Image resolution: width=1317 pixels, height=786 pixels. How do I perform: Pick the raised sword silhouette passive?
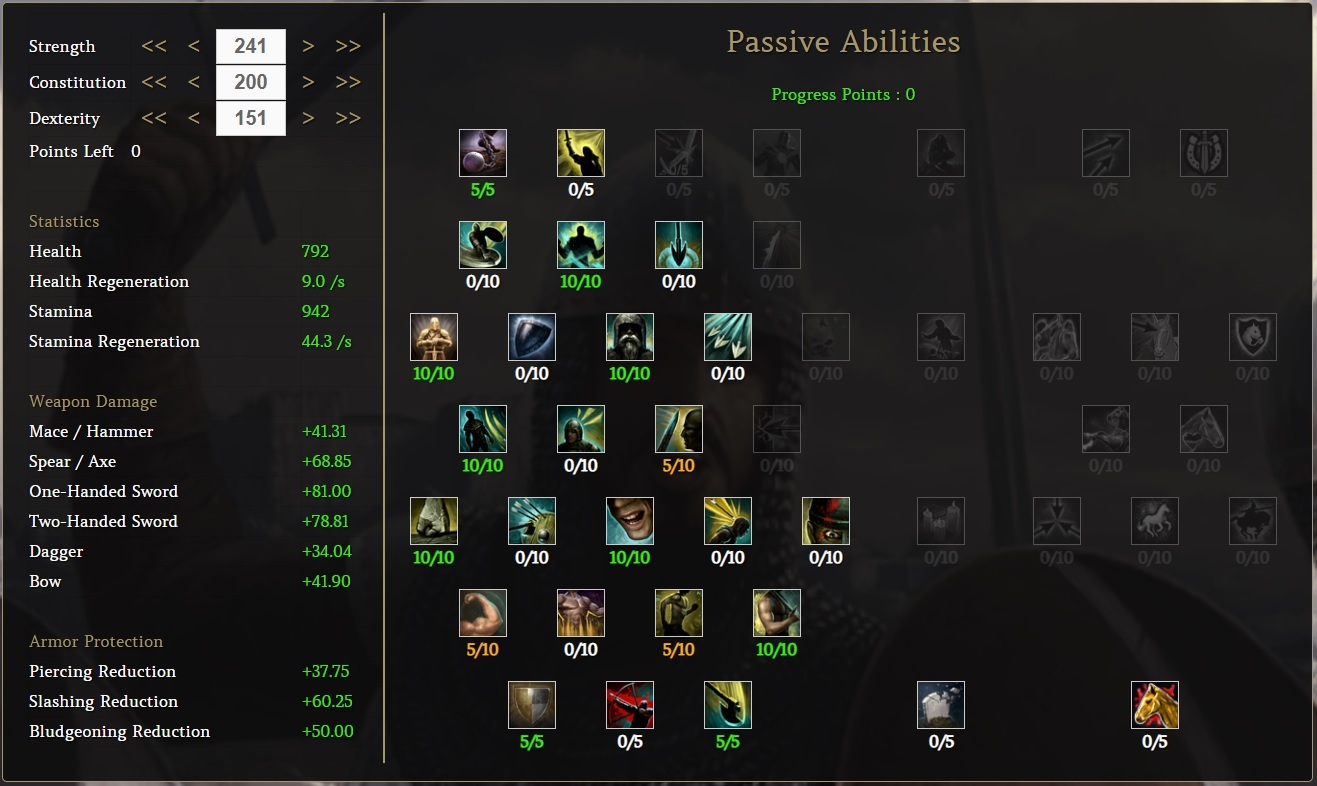(581, 153)
